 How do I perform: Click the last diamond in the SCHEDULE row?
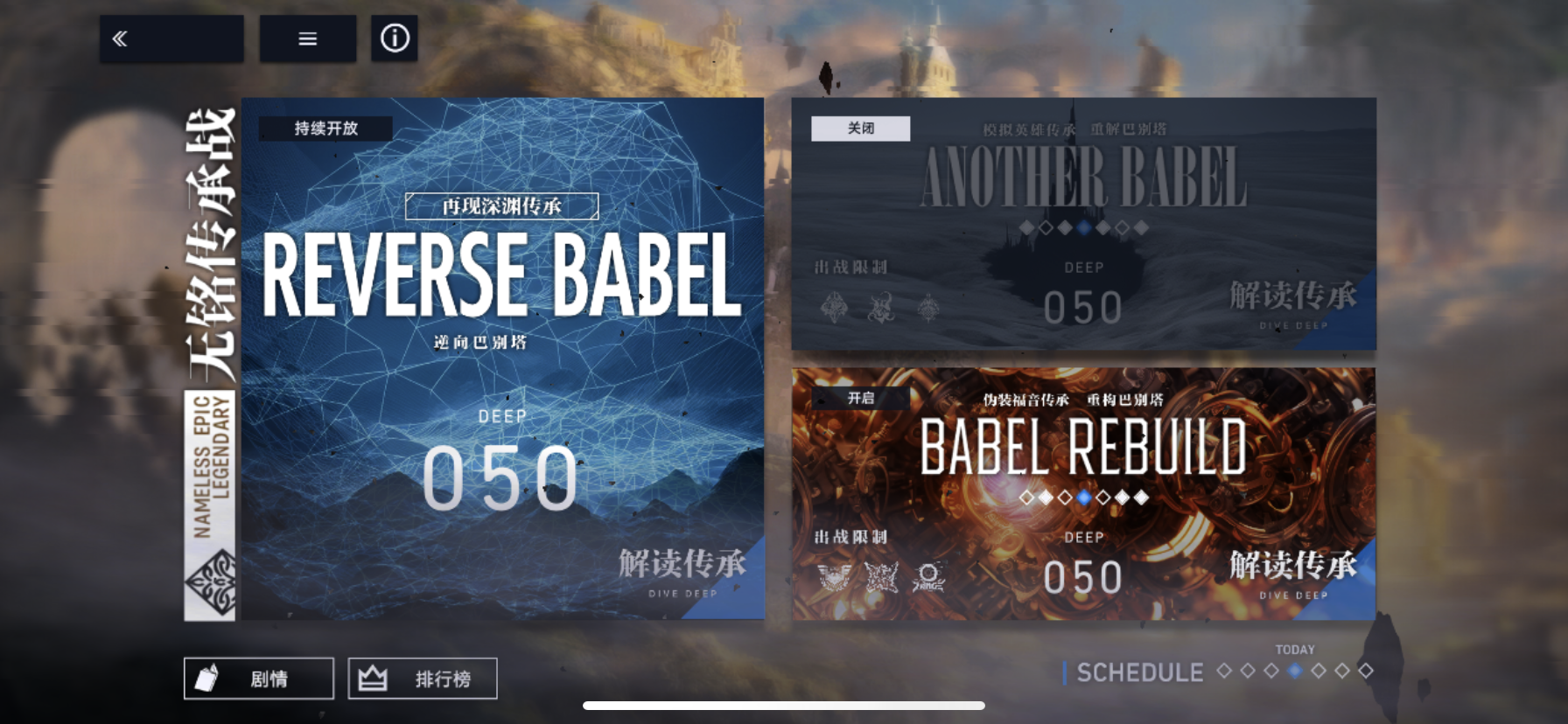pyautogui.click(x=1367, y=672)
